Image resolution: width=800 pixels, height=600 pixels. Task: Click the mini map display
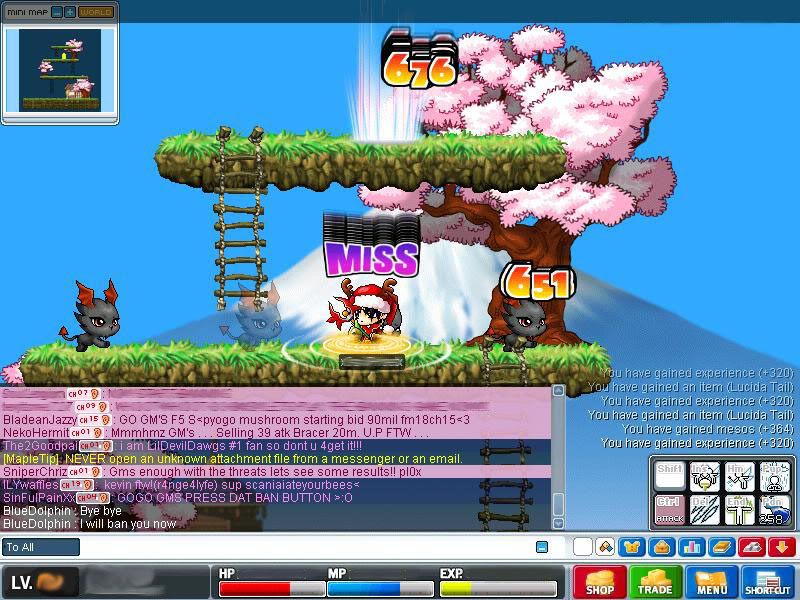(60, 70)
